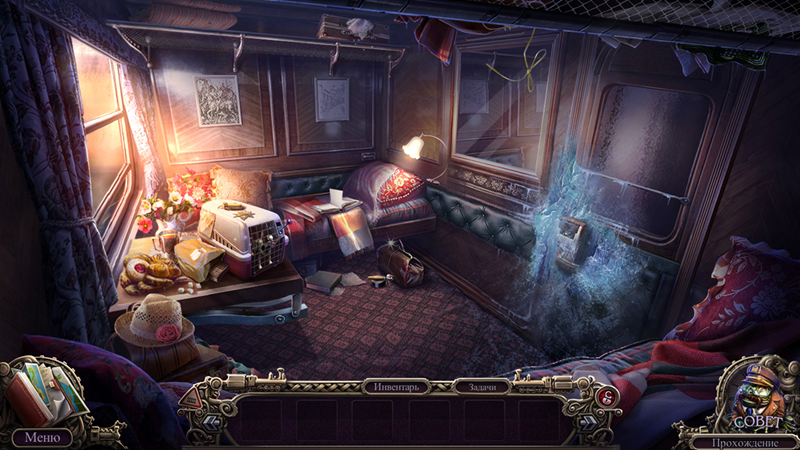Open the journal and map book icon
Image resolution: width=800 pixels, height=450 pixels.
tap(44, 397)
